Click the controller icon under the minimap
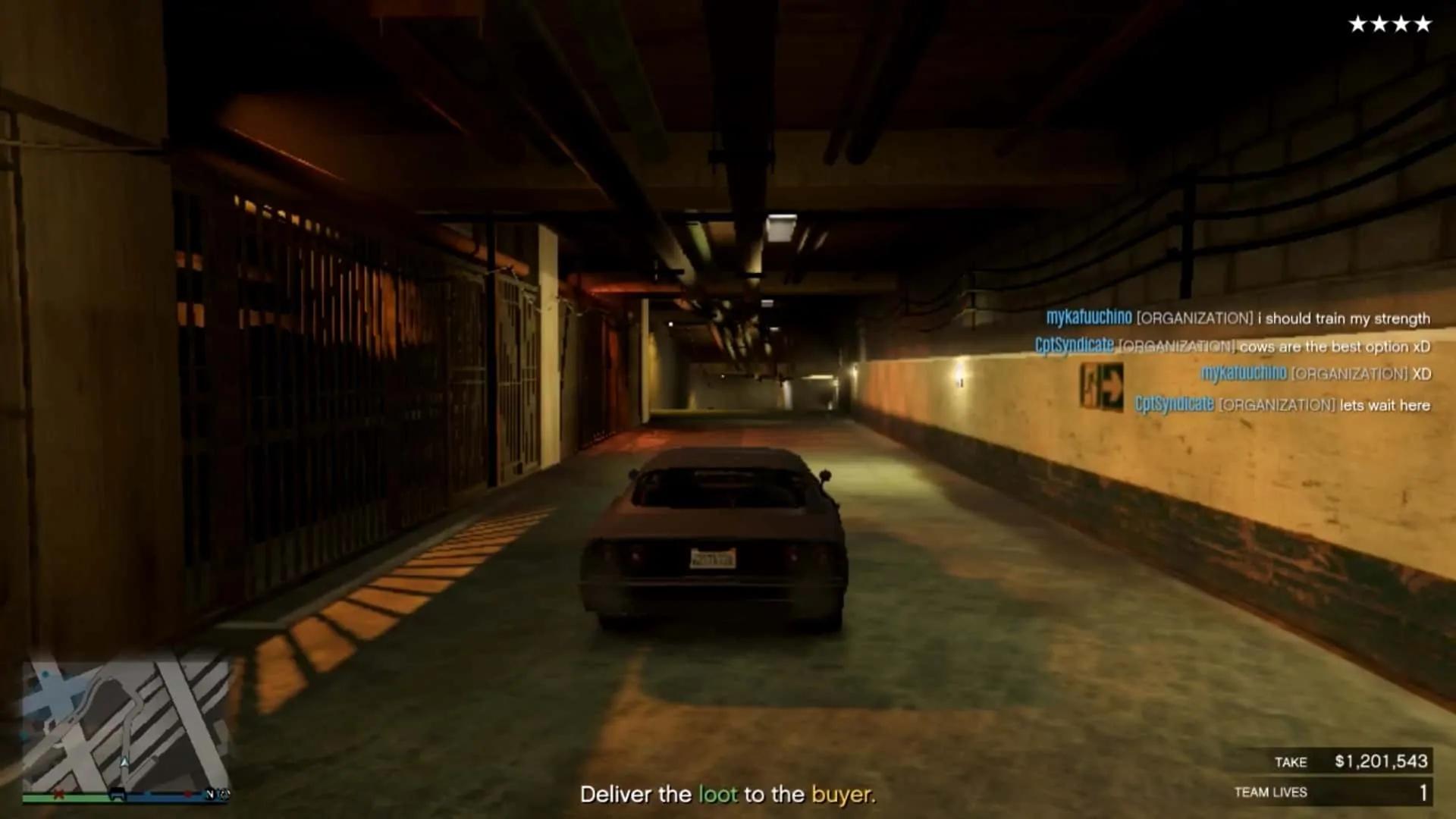Screen dimensions: 1456x819 pos(118,794)
